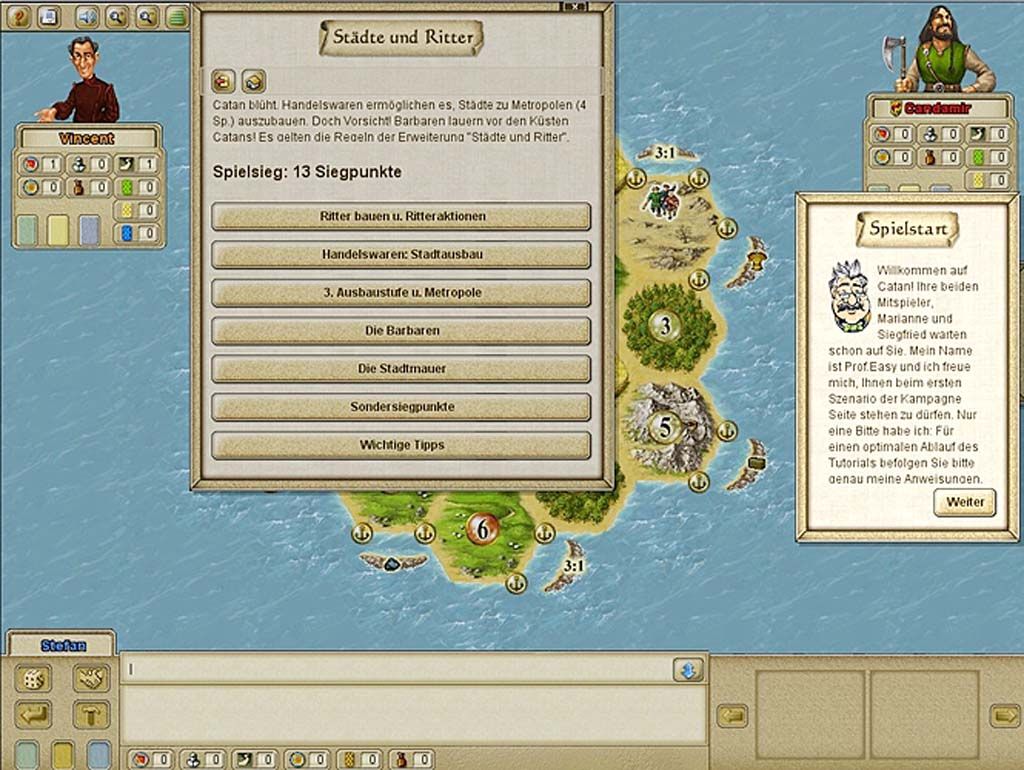The image size is (1024, 770).
Task: Open the 'Ritter bauen u. Ritteraktionen' help topic
Action: pyautogui.click(x=401, y=216)
